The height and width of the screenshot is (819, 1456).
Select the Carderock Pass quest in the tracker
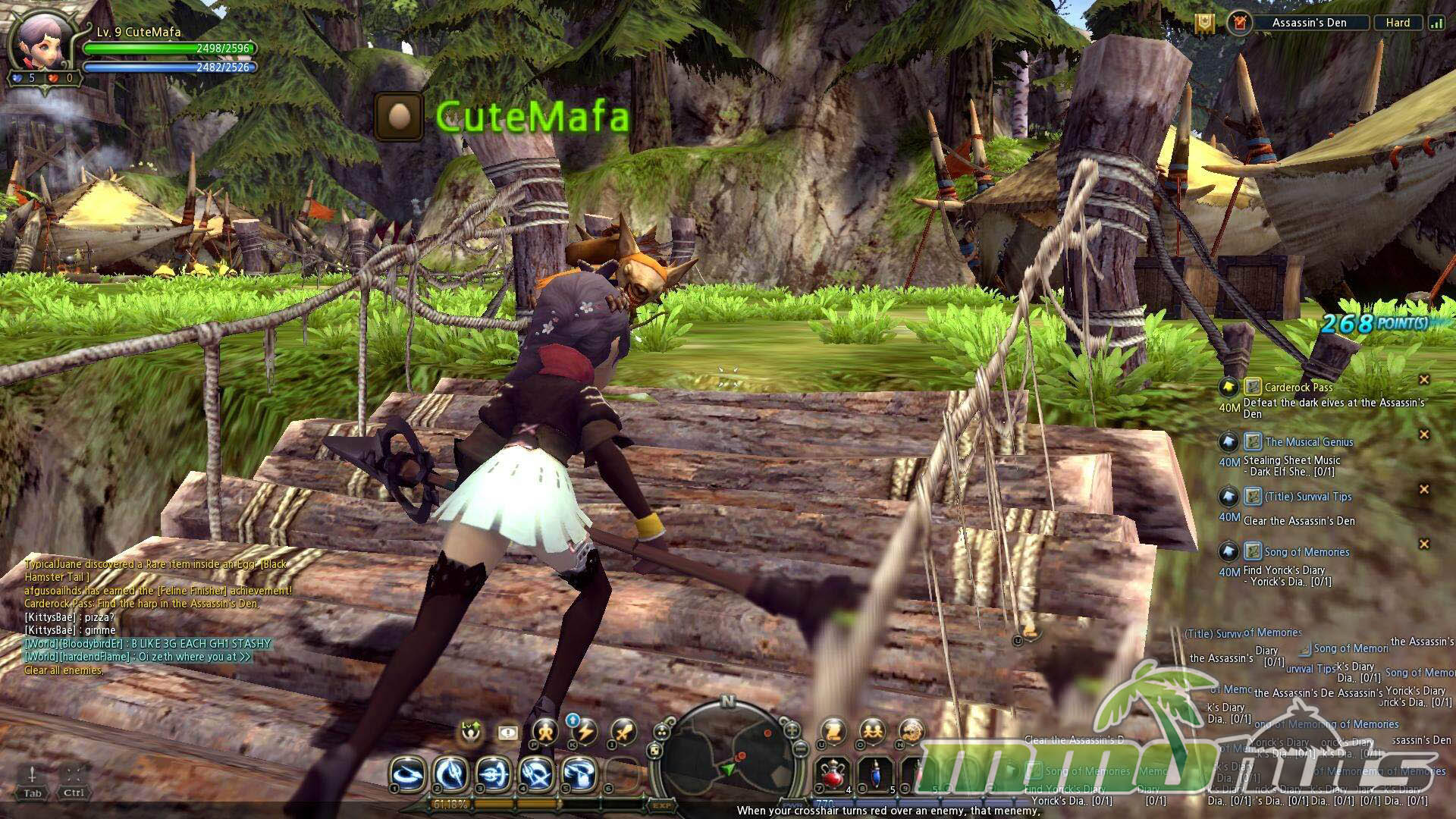coord(1298,388)
